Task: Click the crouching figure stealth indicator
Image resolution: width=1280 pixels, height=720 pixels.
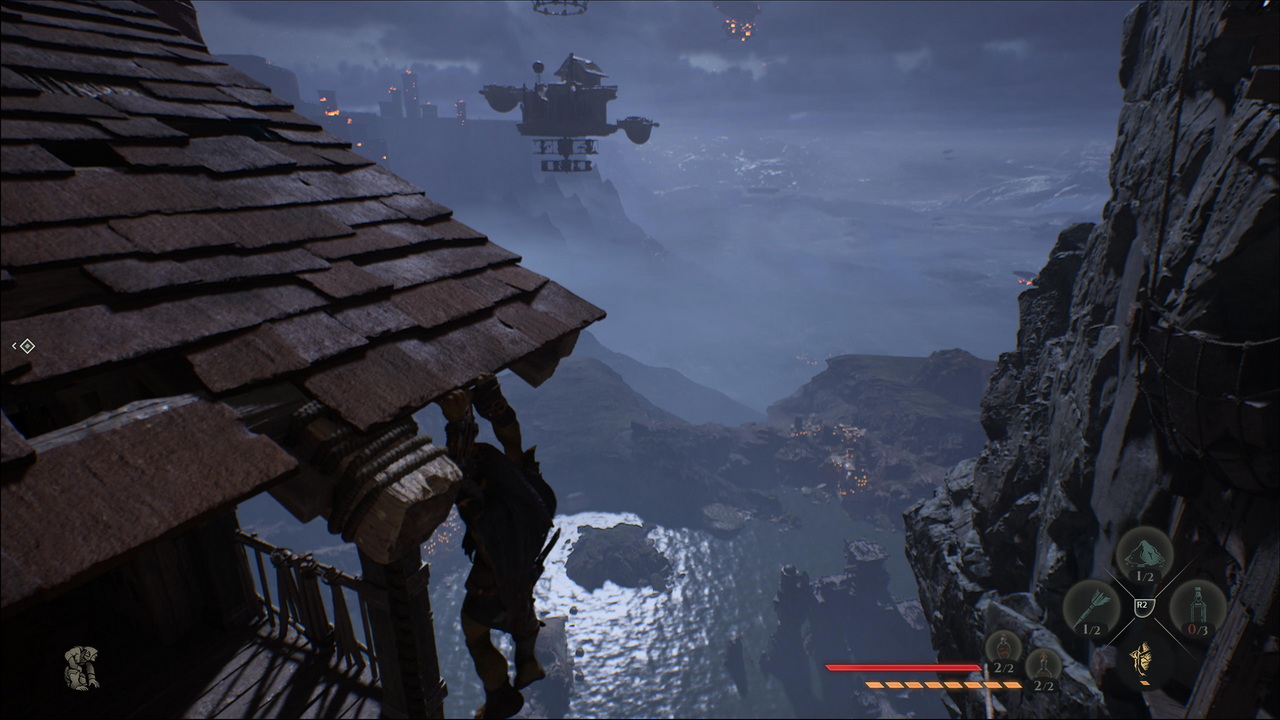Action: [81, 668]
